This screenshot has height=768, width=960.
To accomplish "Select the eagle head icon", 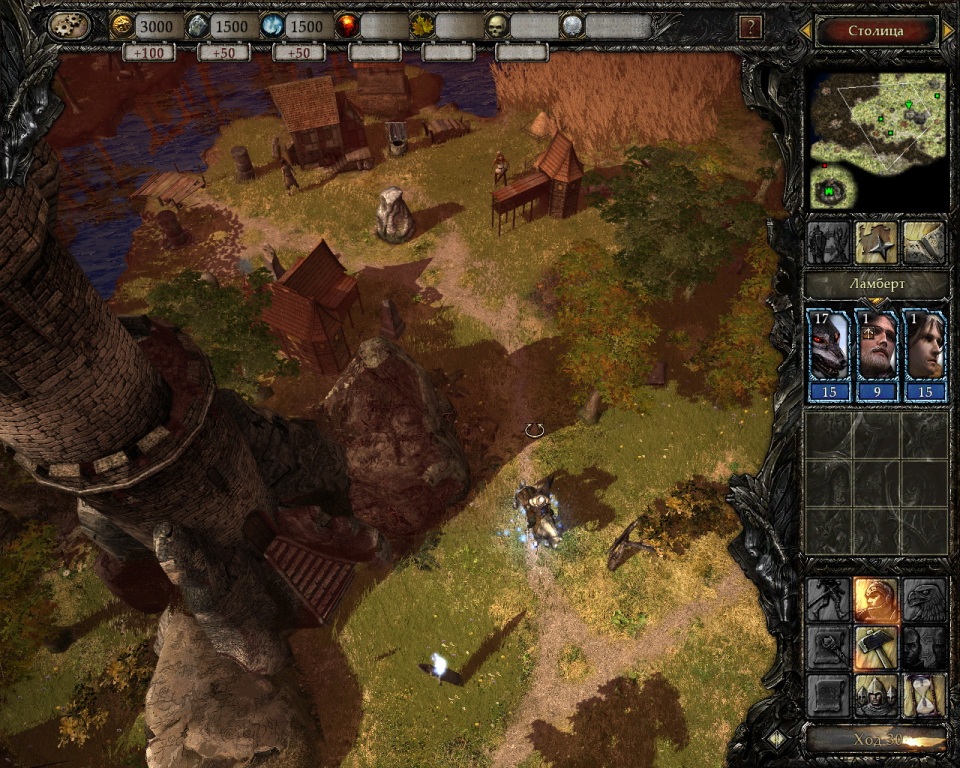I will click(x=925, y=600).
